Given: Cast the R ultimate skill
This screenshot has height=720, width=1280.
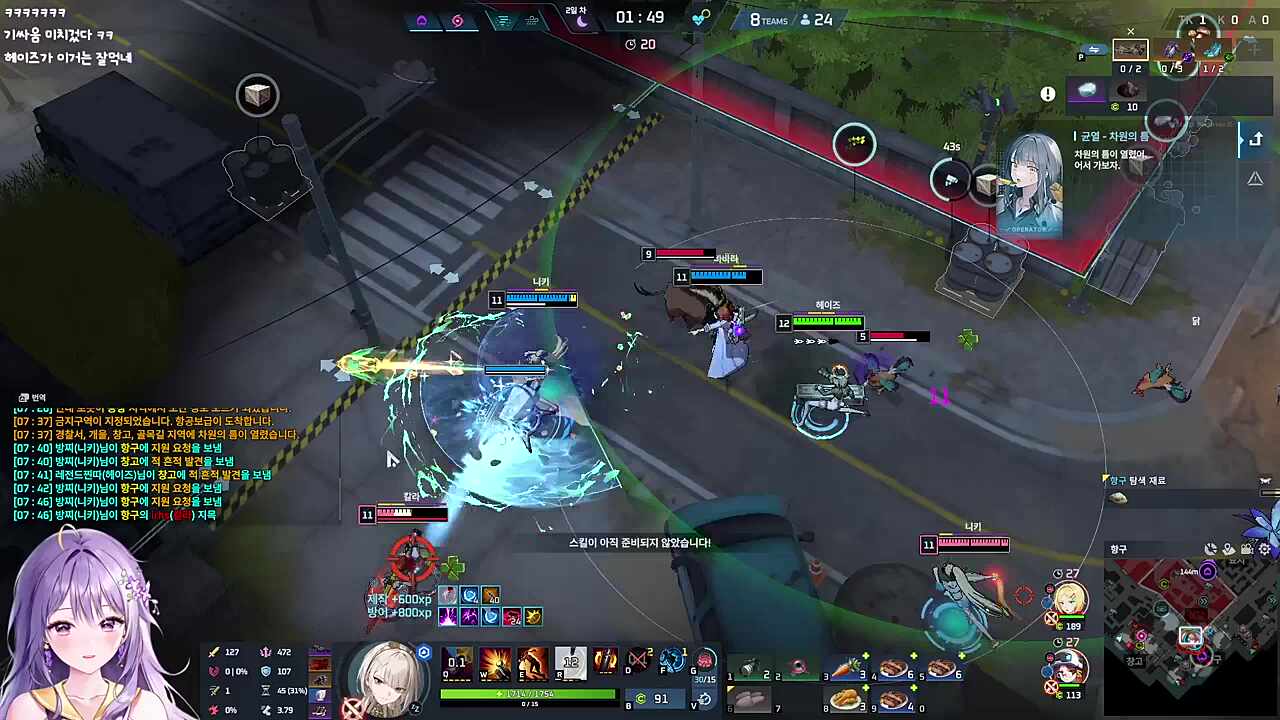Looking at the screenshot, I should (x=570, y=662).
